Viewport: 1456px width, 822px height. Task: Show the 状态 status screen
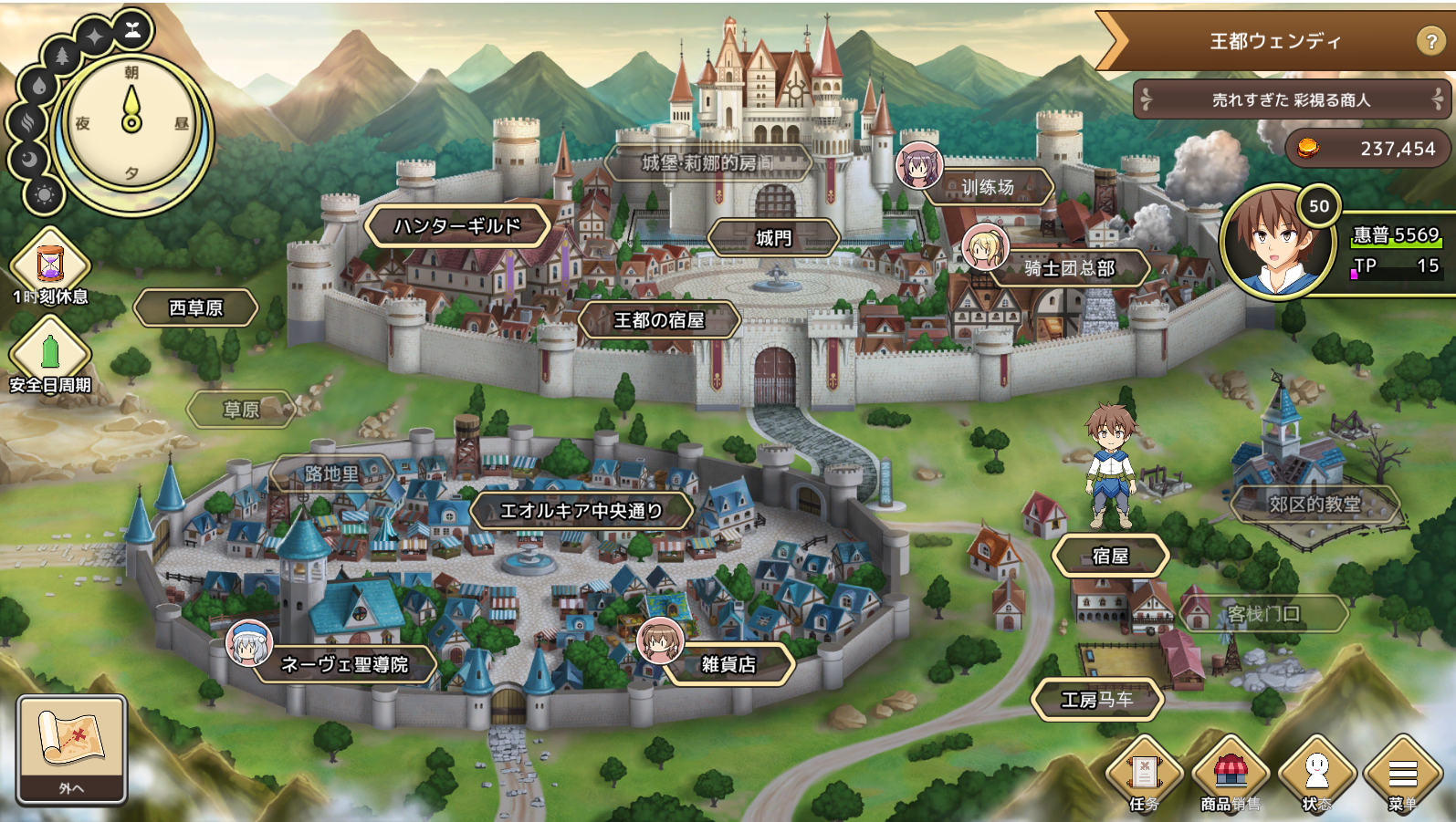coord(1316,775)
